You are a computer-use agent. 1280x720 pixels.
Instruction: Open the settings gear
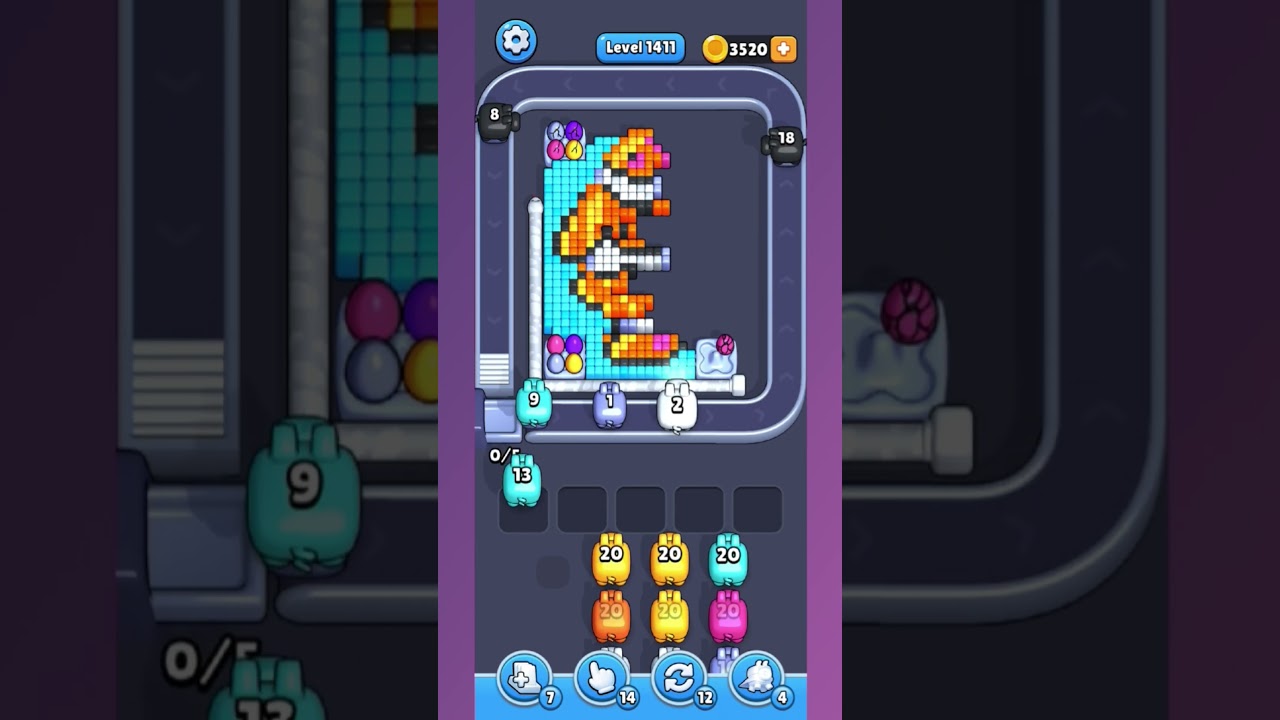coord(516,42)
